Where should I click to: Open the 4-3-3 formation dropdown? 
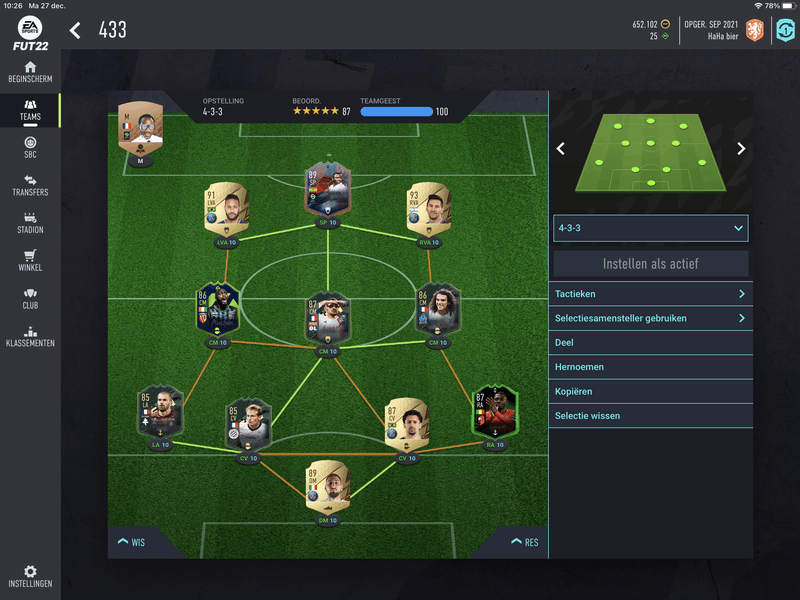[650, 228]
